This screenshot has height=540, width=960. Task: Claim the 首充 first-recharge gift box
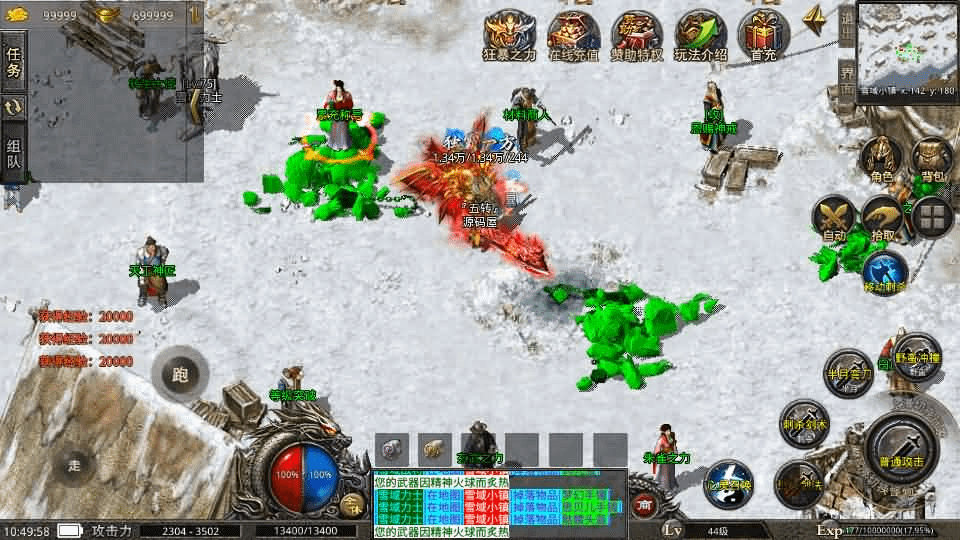pos(763,36)
